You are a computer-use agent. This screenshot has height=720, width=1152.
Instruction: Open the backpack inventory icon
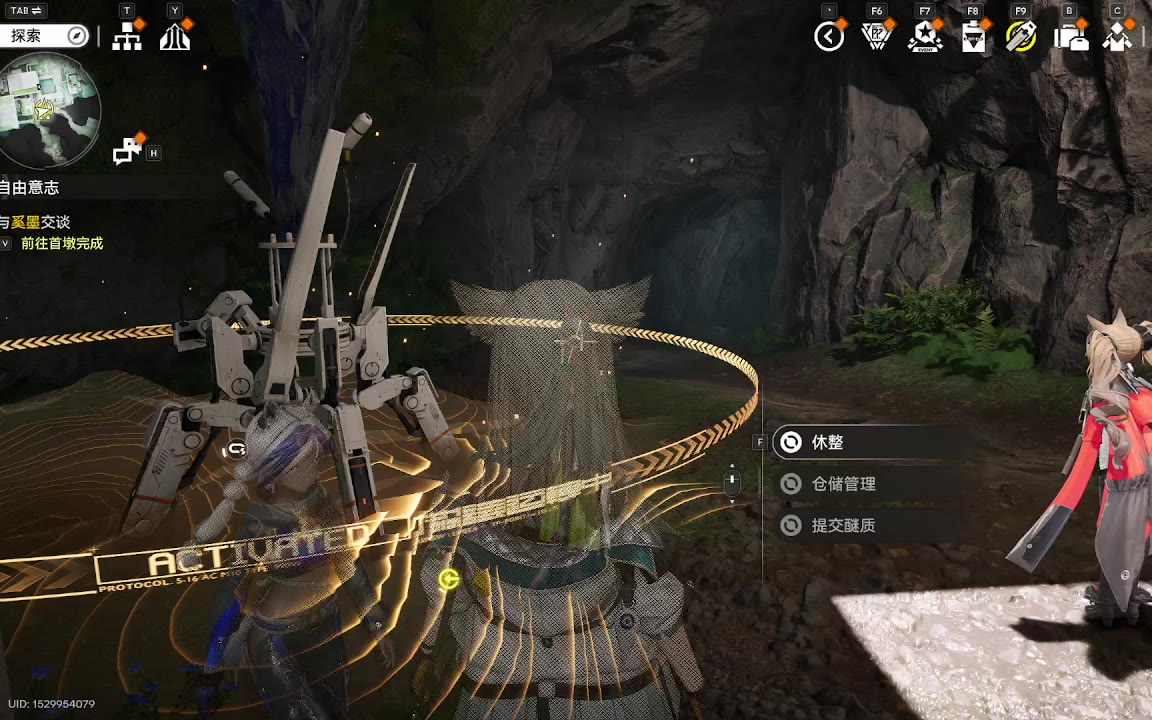[x=1070, y=38]
